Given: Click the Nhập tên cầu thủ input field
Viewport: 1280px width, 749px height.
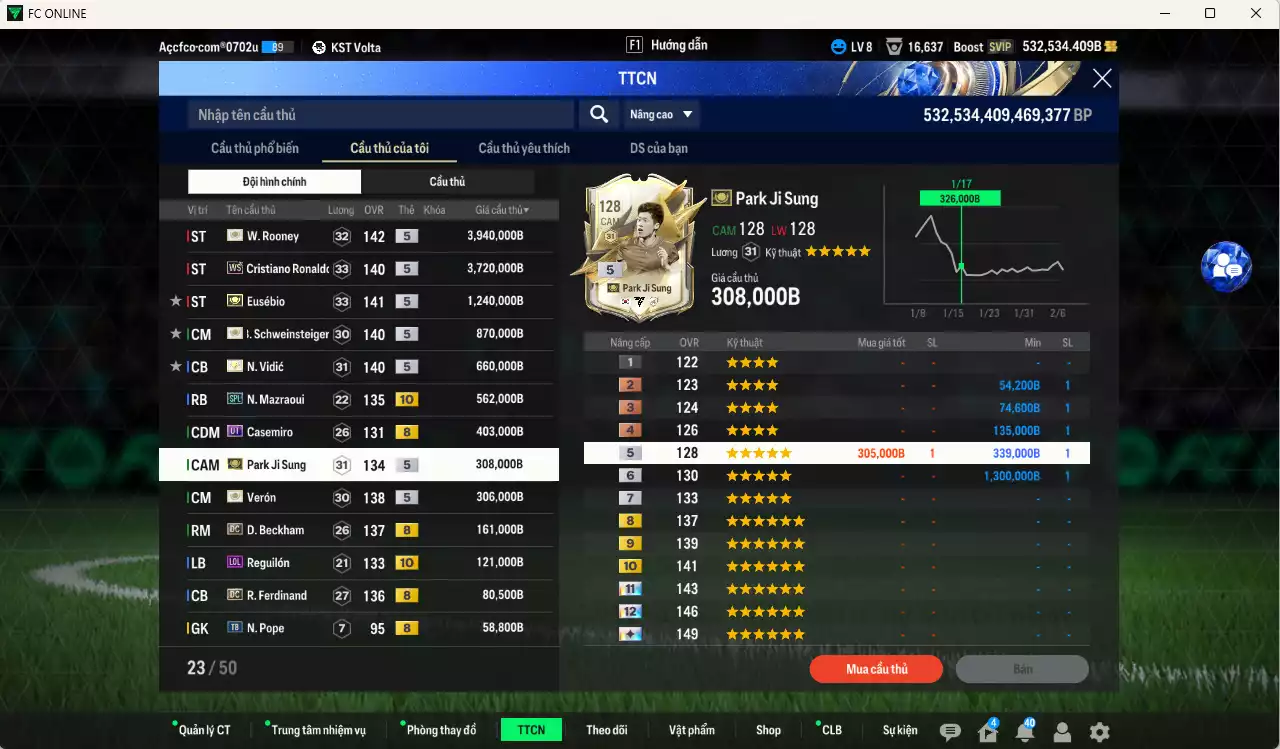Looking at the screenshot, I should pyautogui.click(x=380, y=114).
